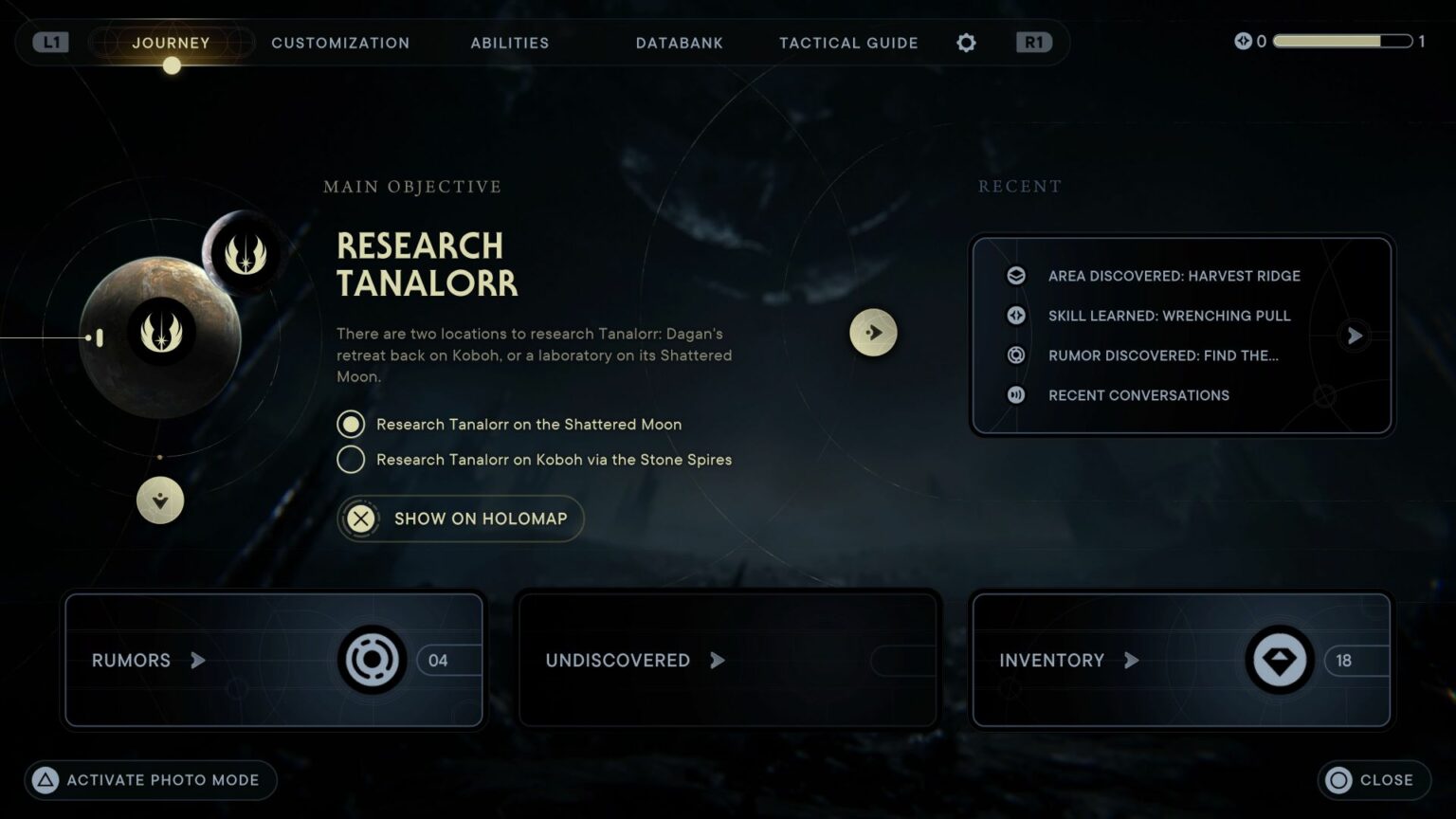Expand the Recent panel with its arrow

(x=1354, y=335)
